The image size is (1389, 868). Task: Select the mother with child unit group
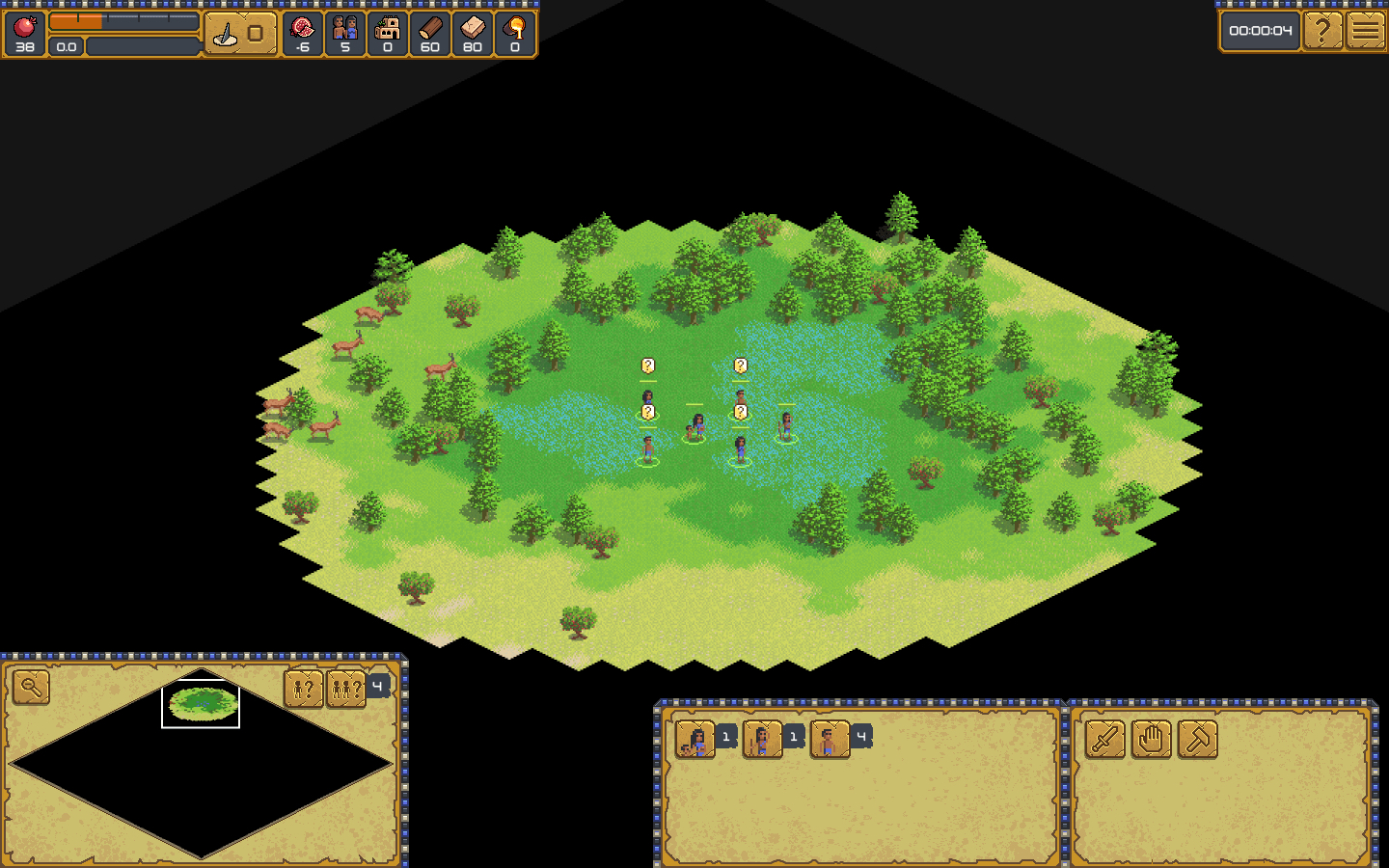[x=694, y=740]
